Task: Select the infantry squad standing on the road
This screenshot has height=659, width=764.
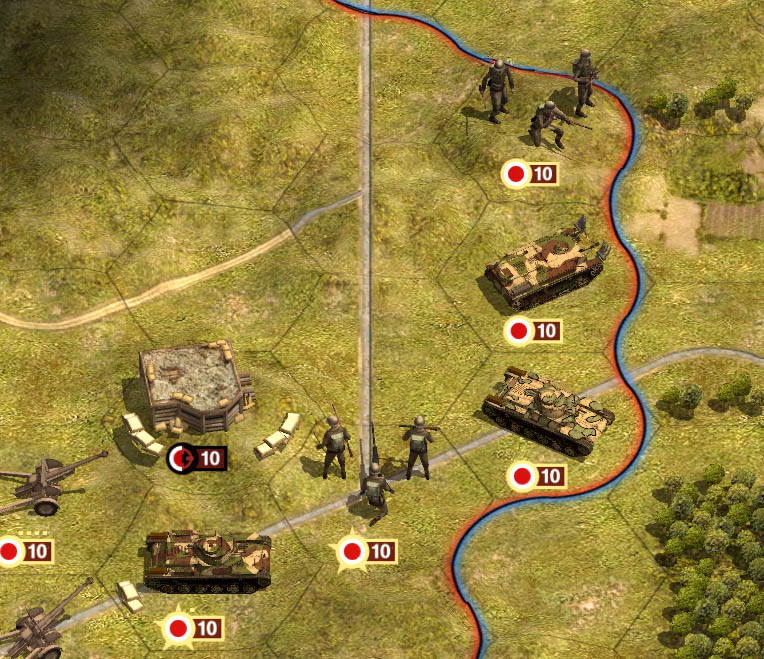Action: point(375,462)
